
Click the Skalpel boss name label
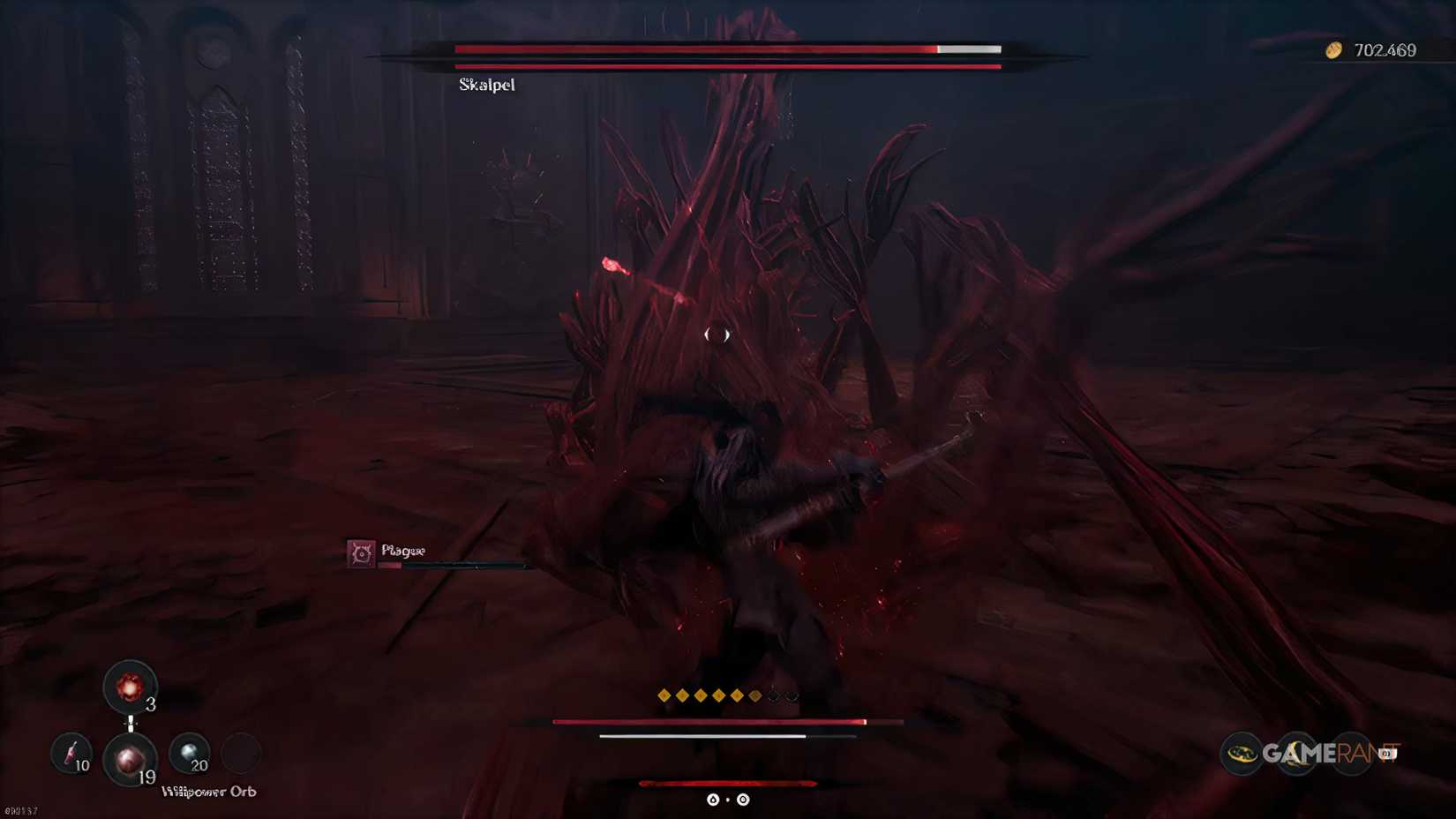click(486, 85)
